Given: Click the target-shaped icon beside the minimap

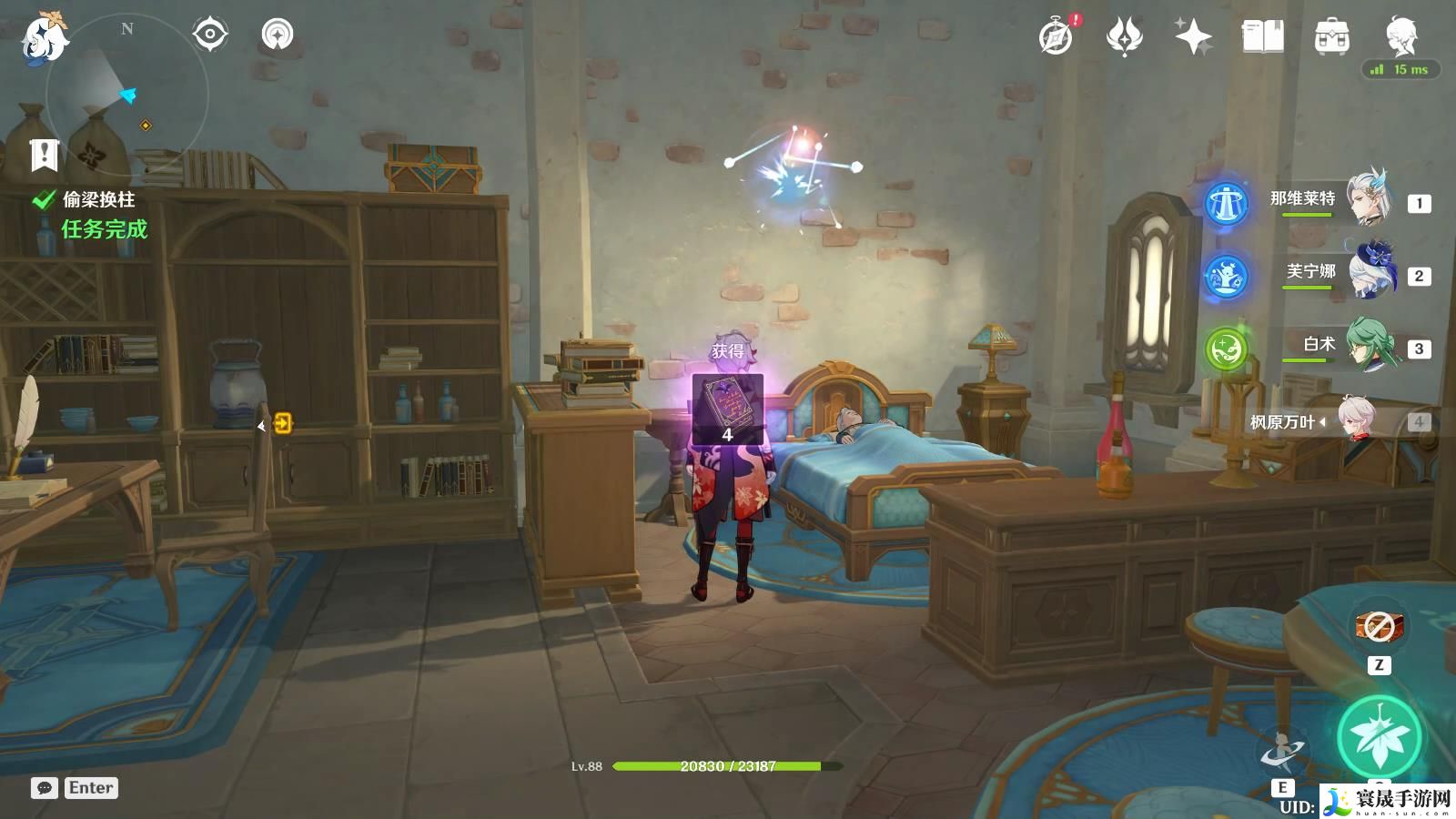Looking at the screenshot, I should [209, 35].
